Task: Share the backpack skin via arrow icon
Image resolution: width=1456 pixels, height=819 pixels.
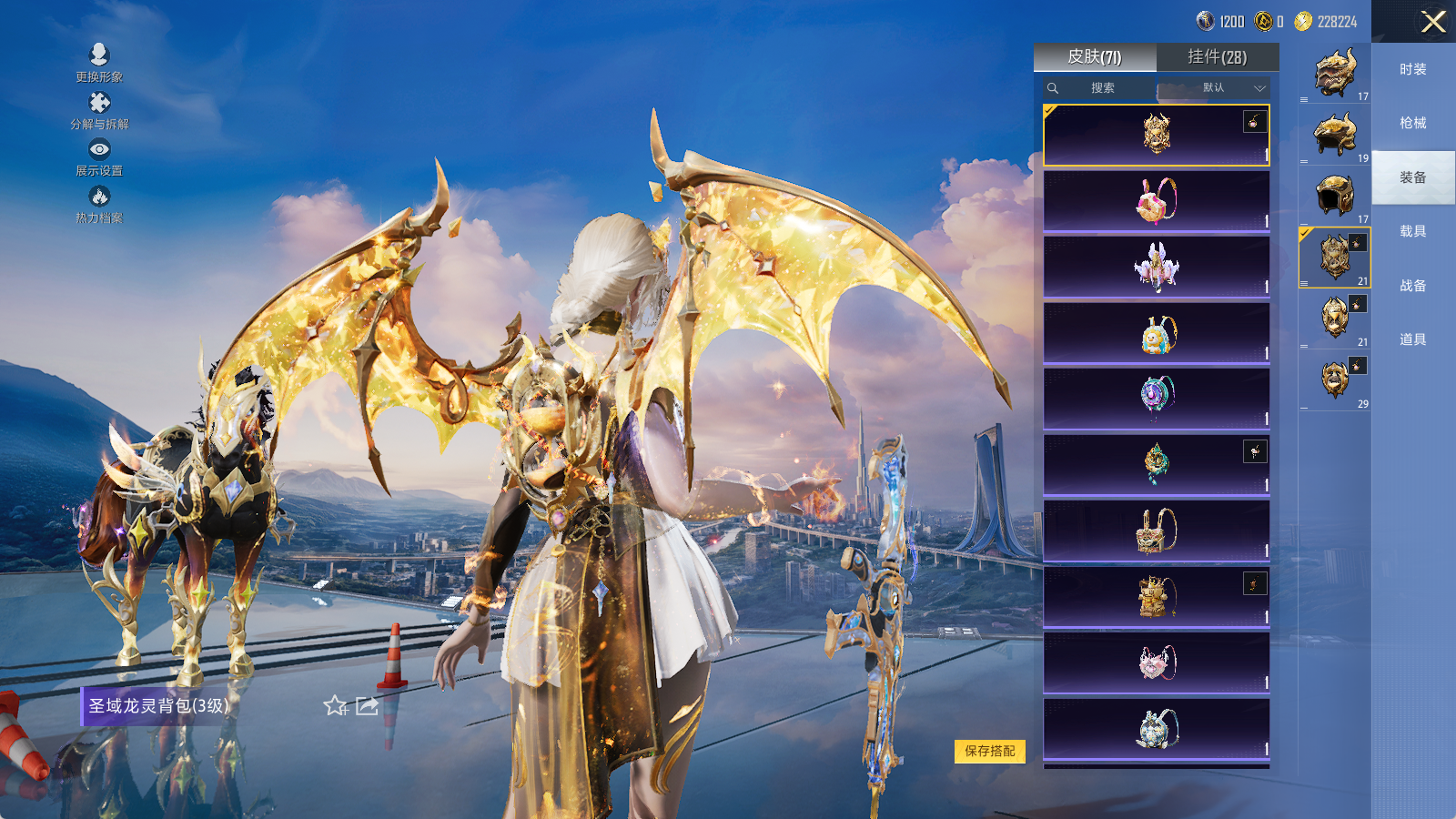Action: pyautogui.click(x=367, y=706)
